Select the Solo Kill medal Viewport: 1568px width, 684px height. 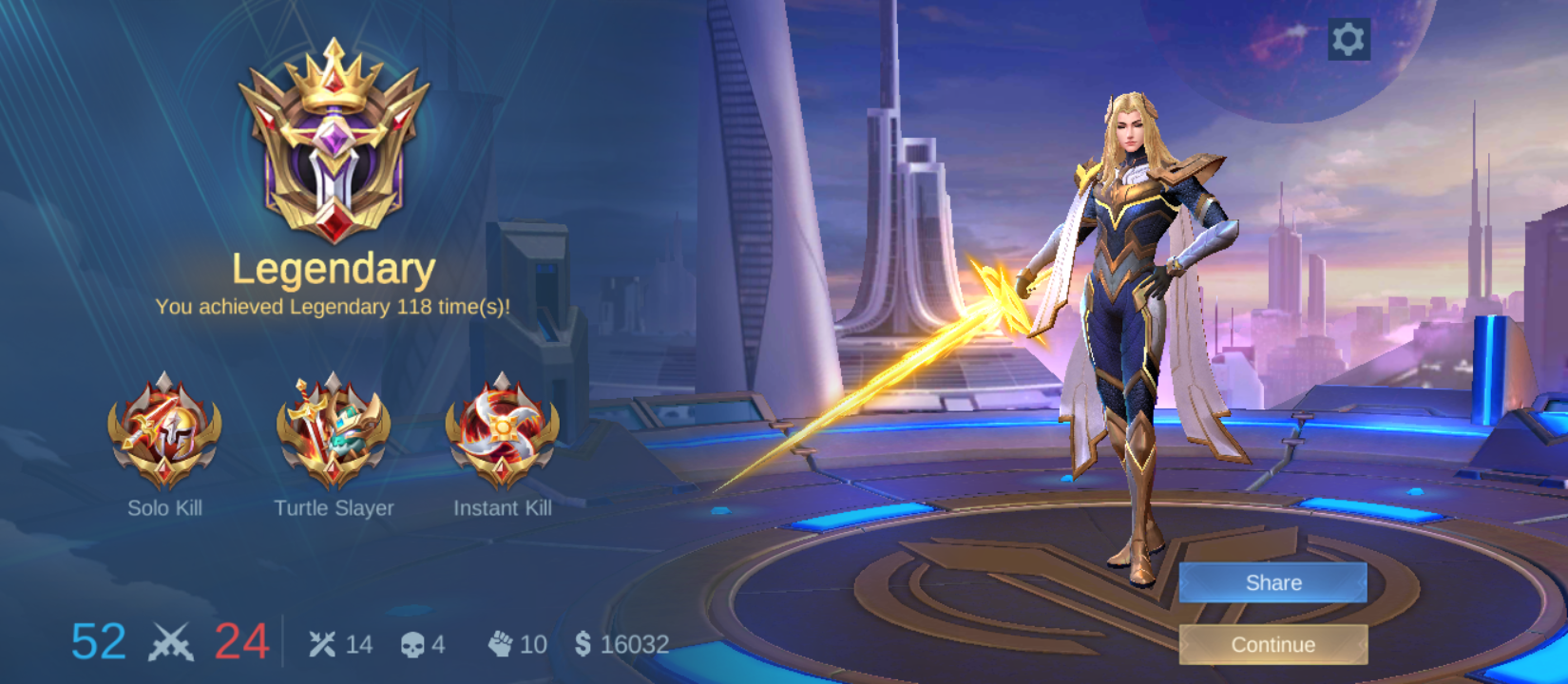click(x=164, y=431)
